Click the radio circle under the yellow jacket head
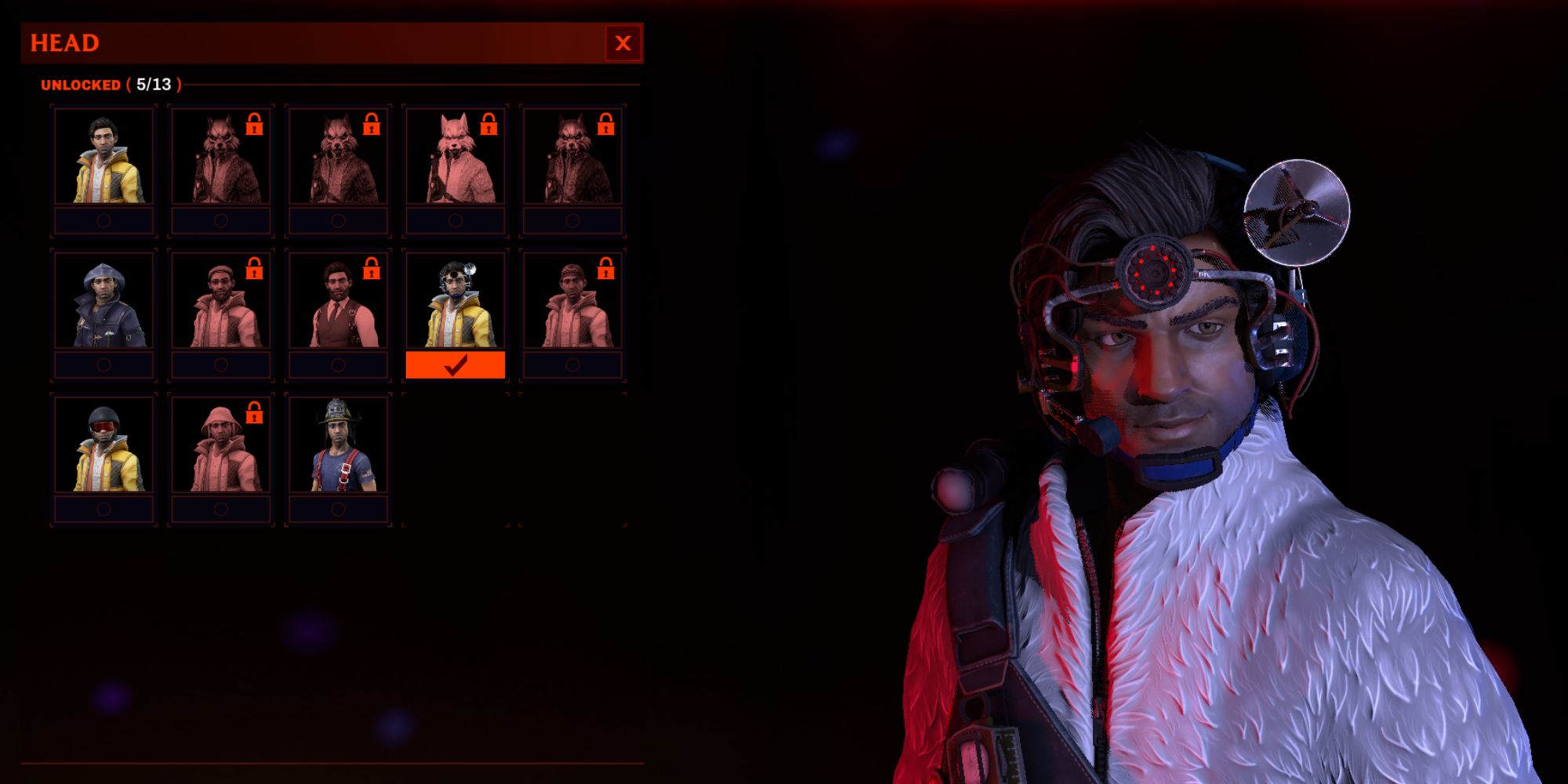Image resolution: width=1568 pixels, height=784 pixels. coord(103,220)
